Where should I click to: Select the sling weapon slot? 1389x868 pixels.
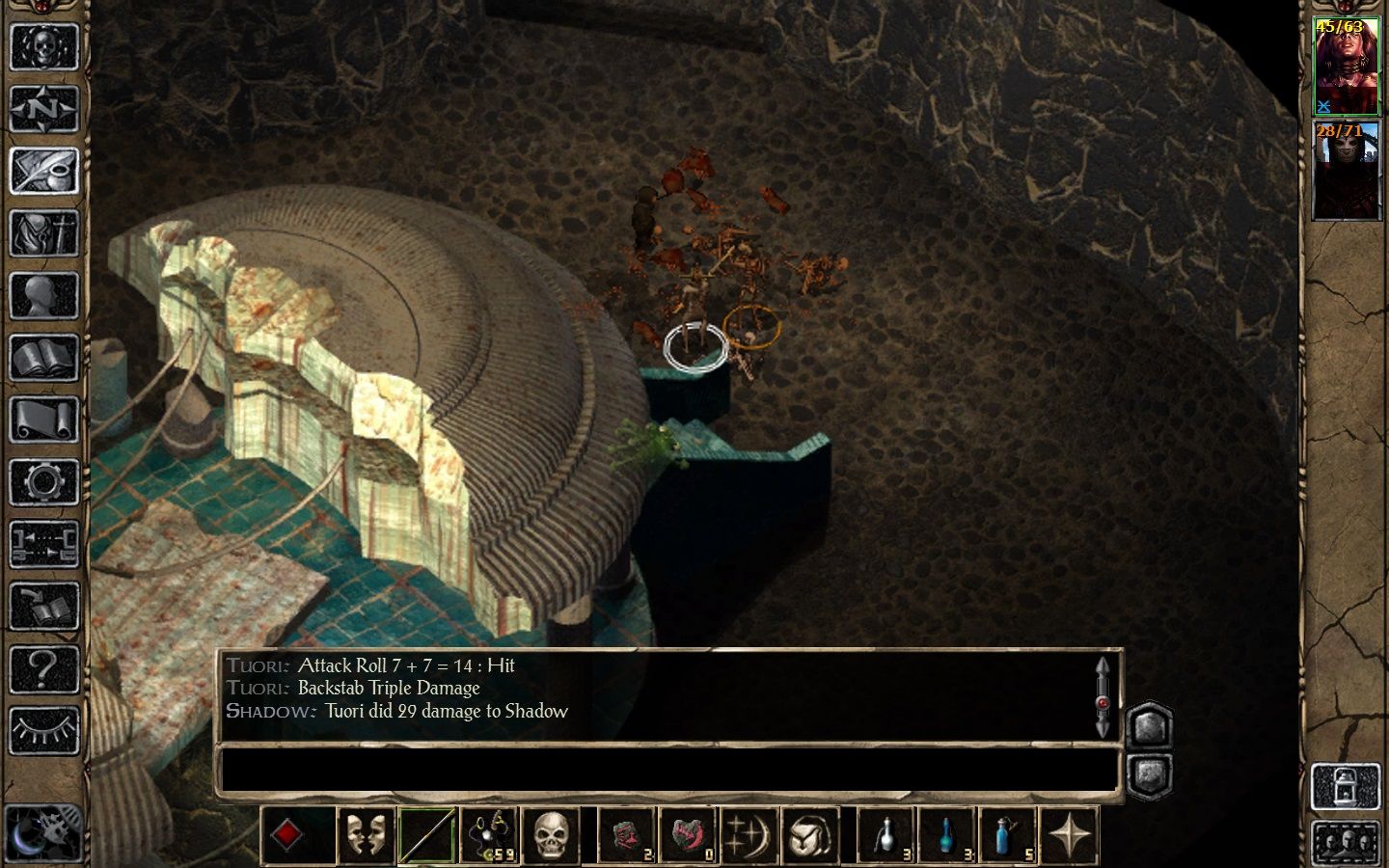[489, 835]
